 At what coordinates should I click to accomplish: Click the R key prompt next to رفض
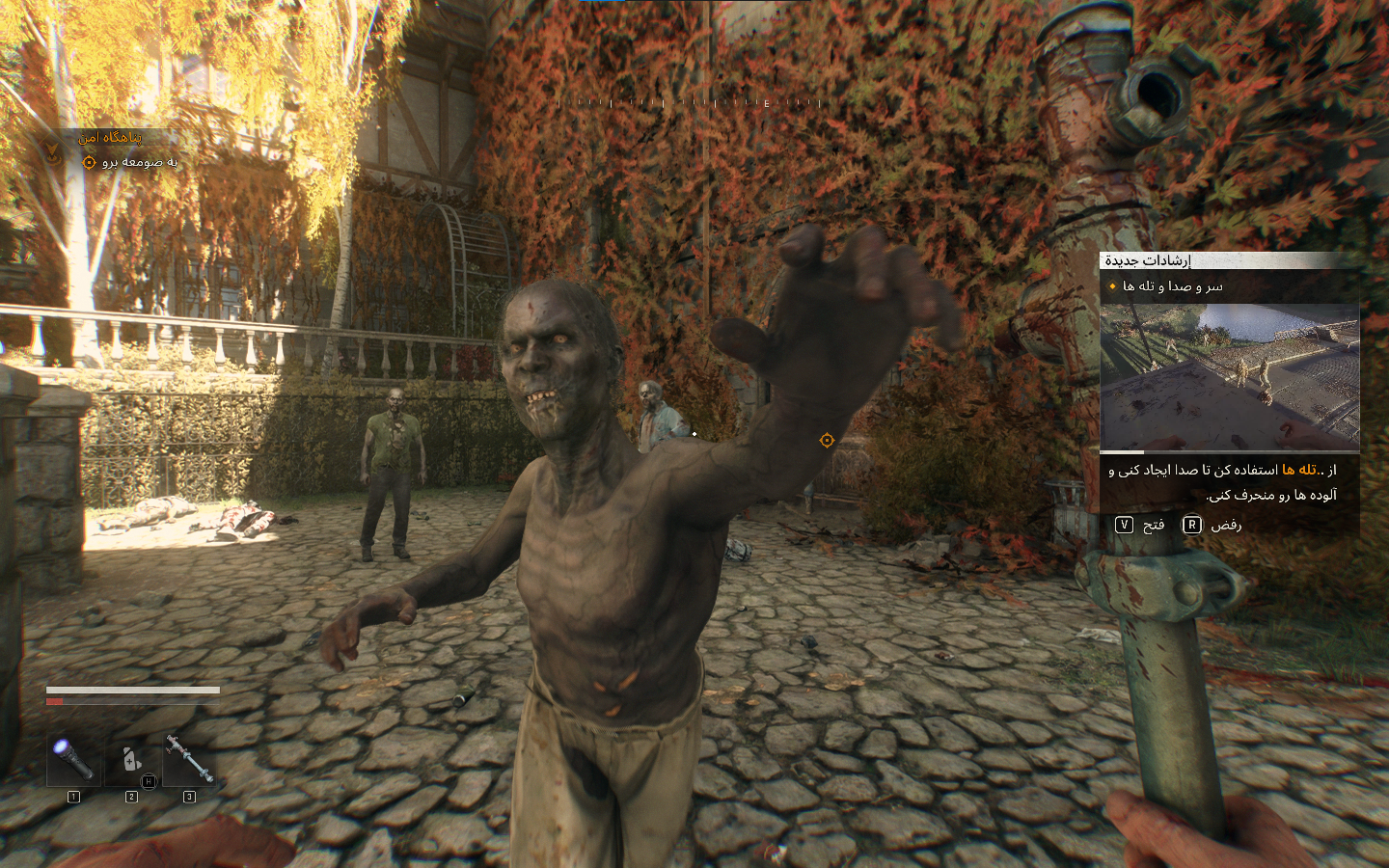tap(1192, 524)
